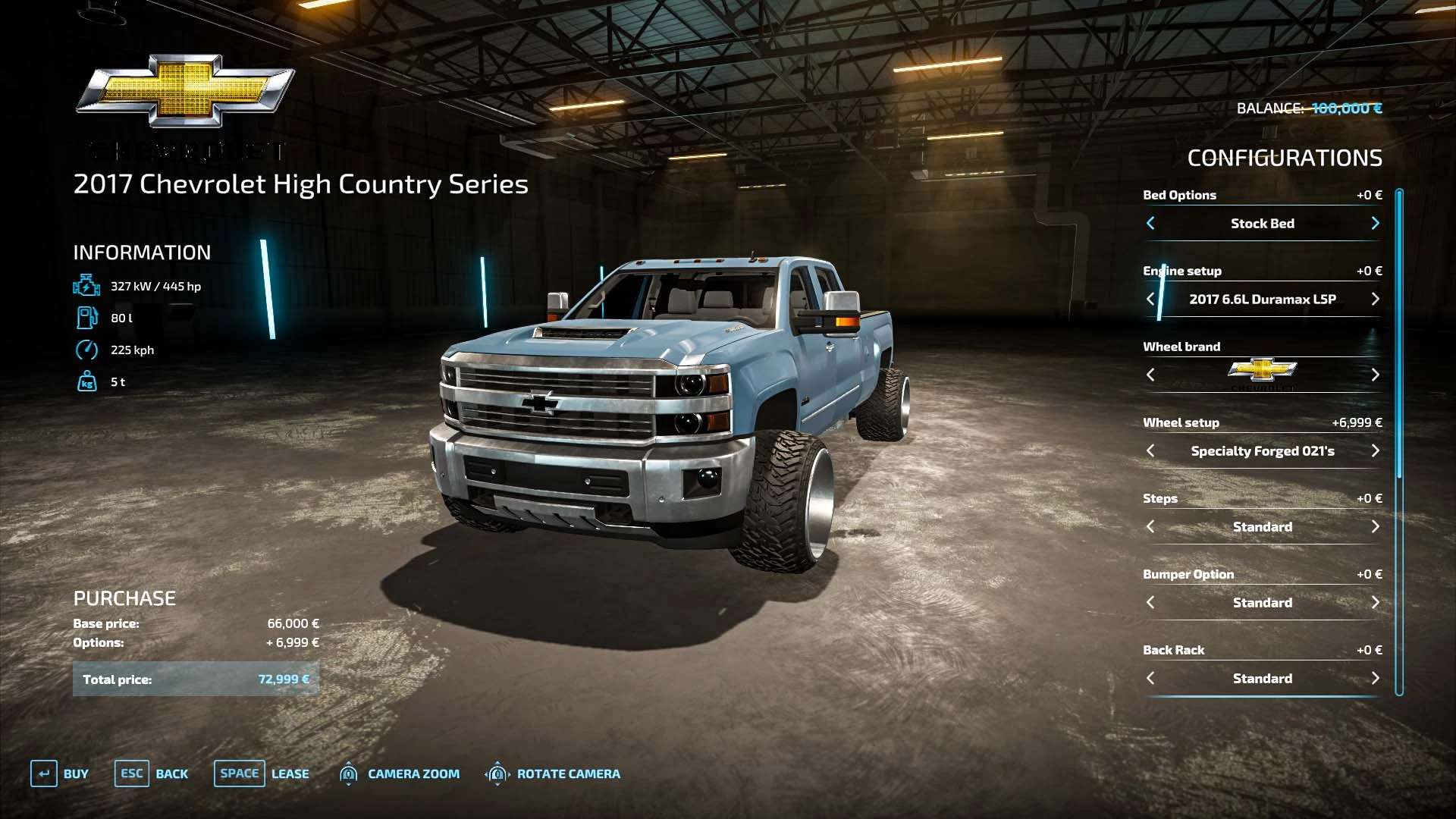Choose next Bed Options with right arrow
The height and width of the screenshot is (819, 1456).
pos(1375,223)
